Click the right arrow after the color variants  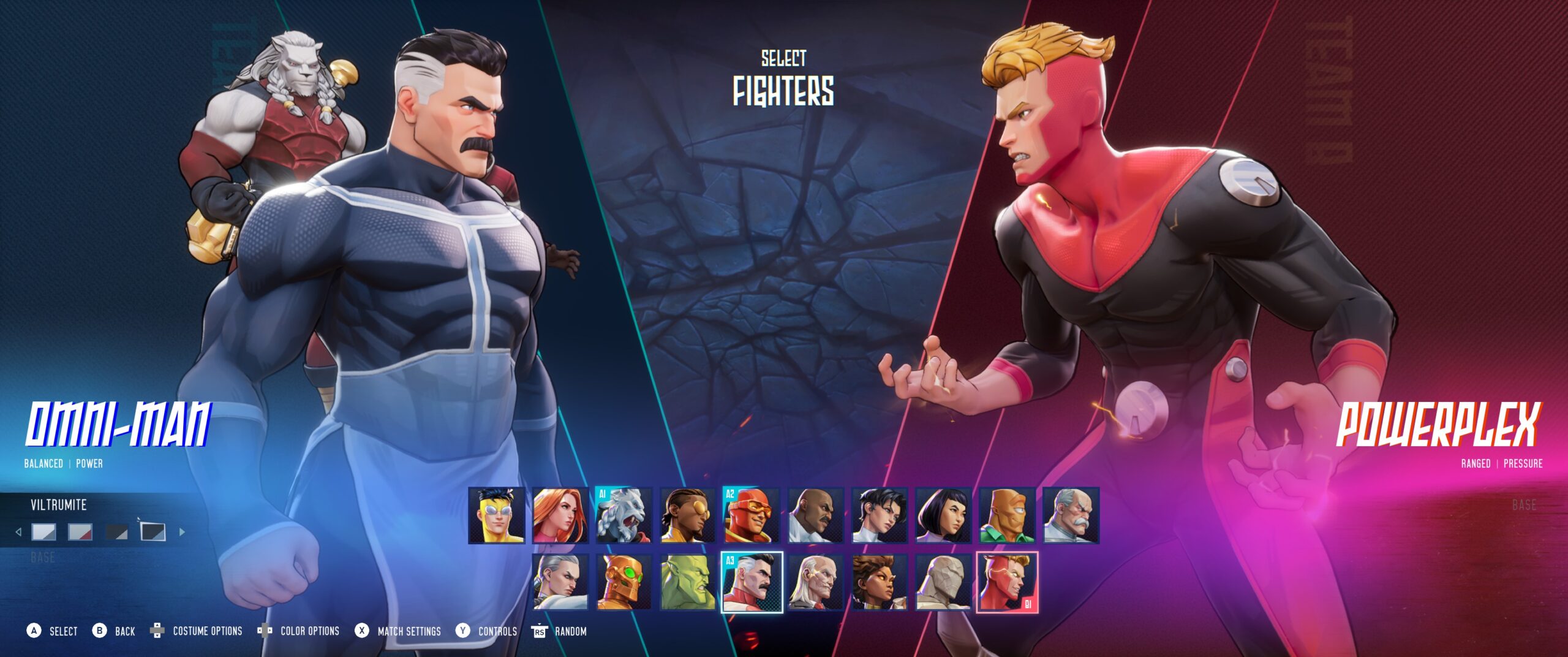(182, 533)
